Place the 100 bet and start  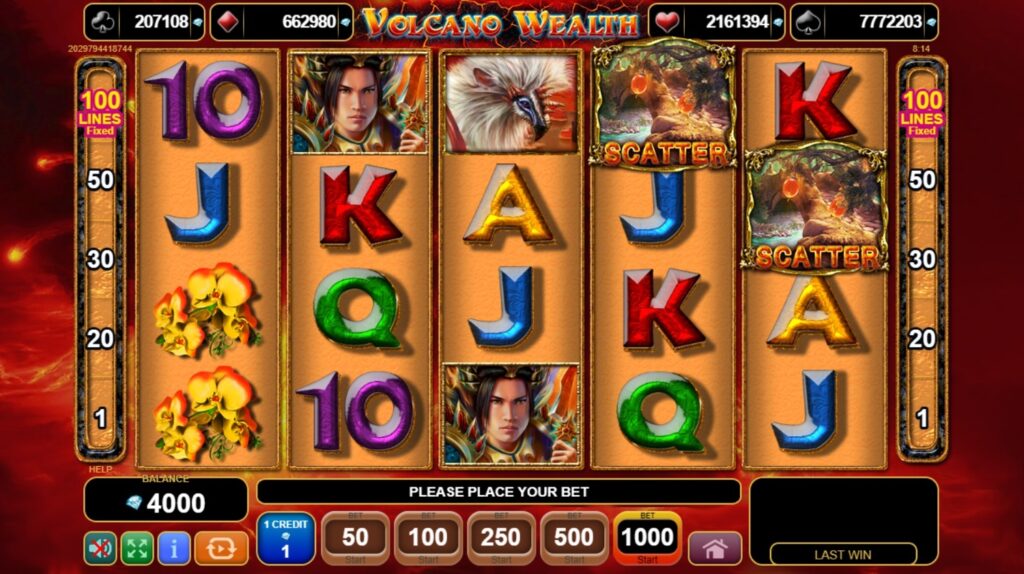[x=428, y=539]
